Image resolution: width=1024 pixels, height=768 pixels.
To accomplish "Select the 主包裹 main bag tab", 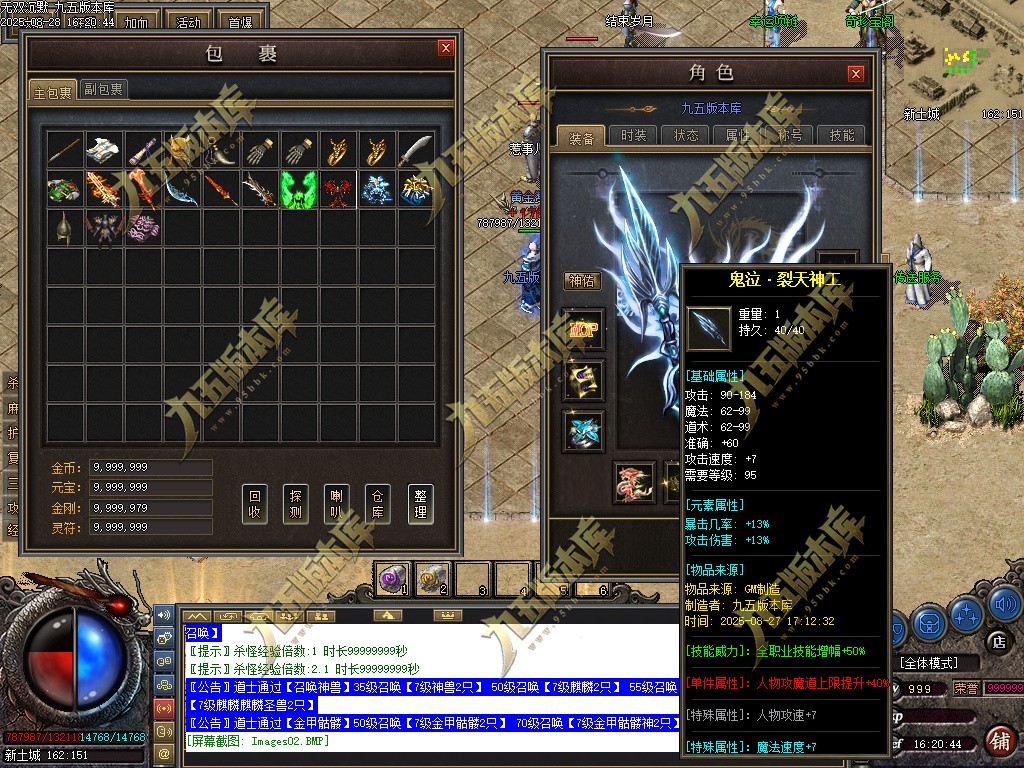I will tap(53, 91).
